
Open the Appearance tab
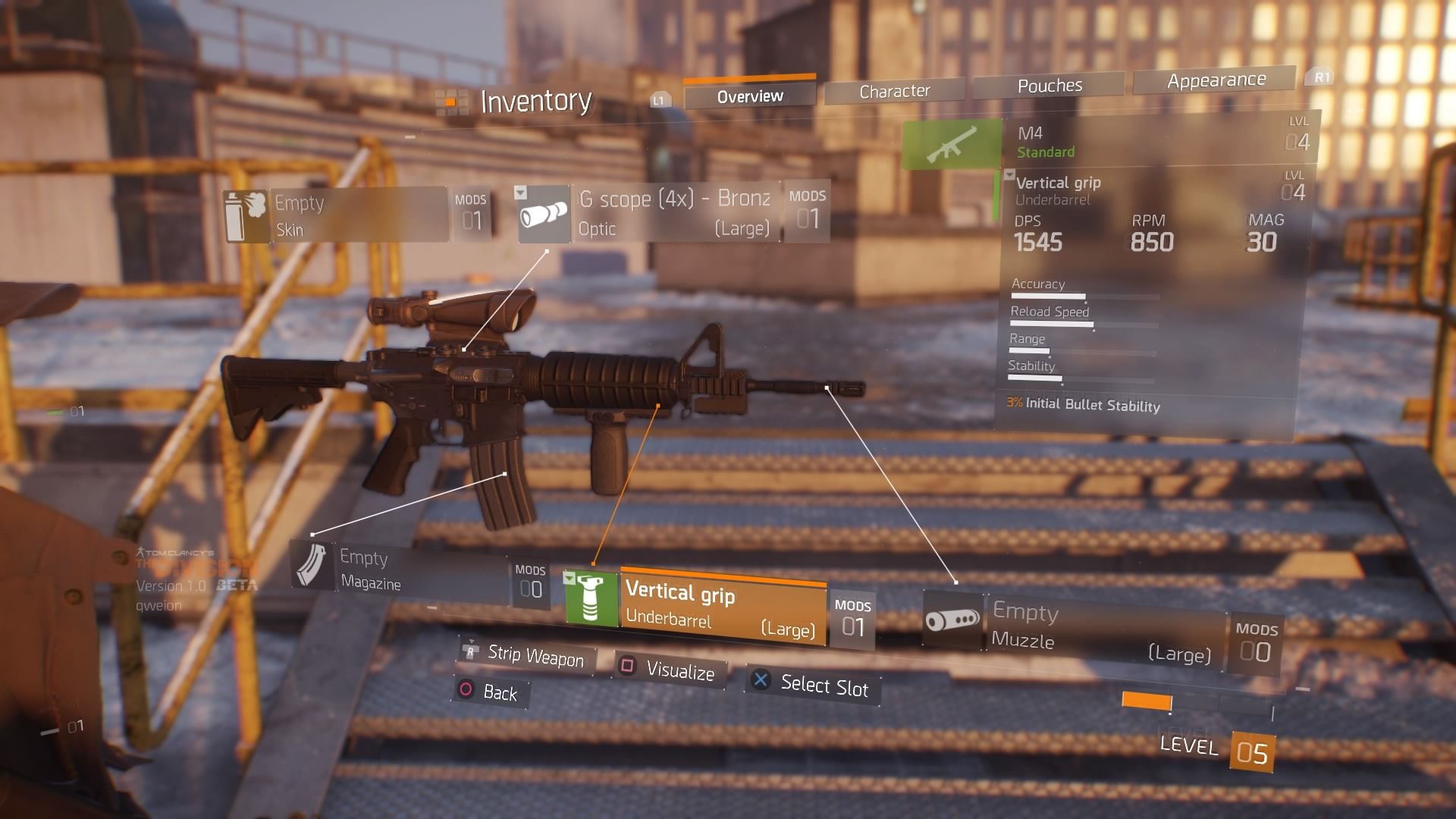(1216, 80)
